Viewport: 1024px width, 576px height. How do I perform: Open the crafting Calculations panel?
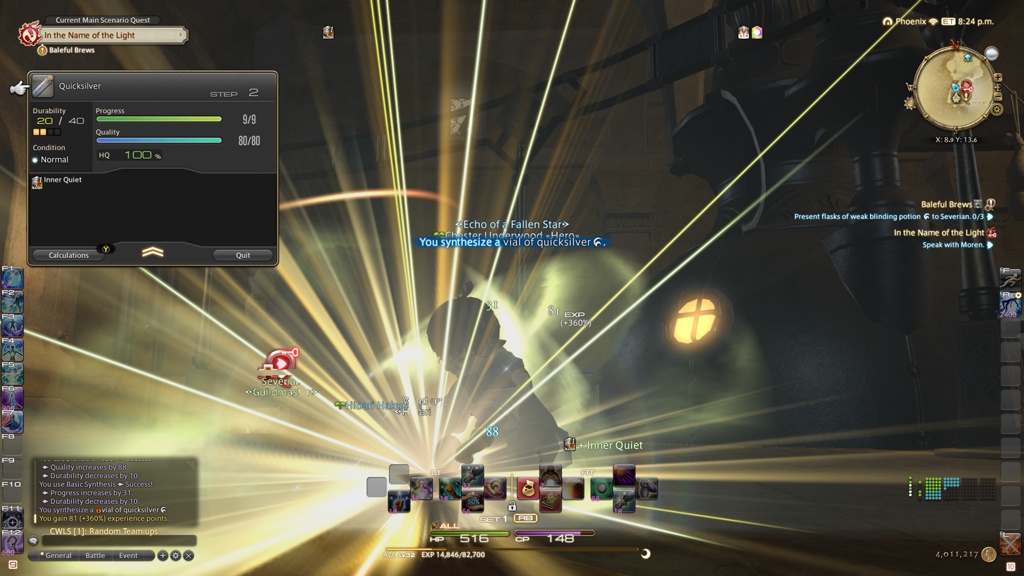(68, 255)
